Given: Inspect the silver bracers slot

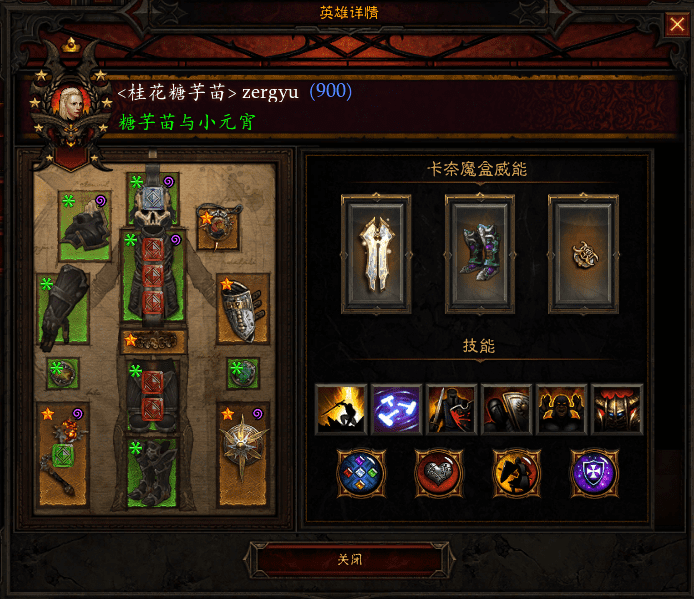Looking at the screenshot, I should point(243,310).
